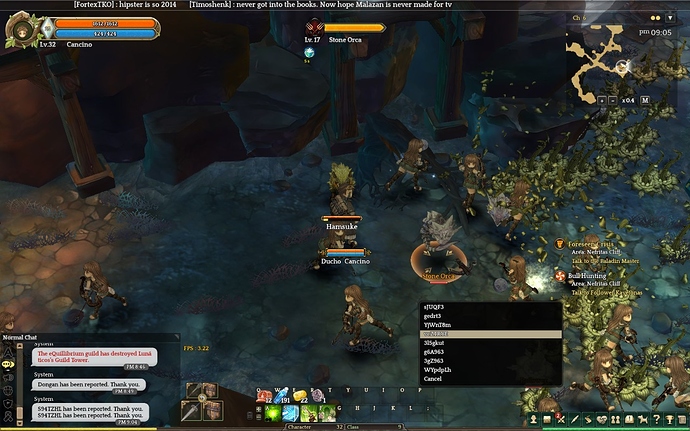Choose the Cancel option in the popup list

click(433, 379)
